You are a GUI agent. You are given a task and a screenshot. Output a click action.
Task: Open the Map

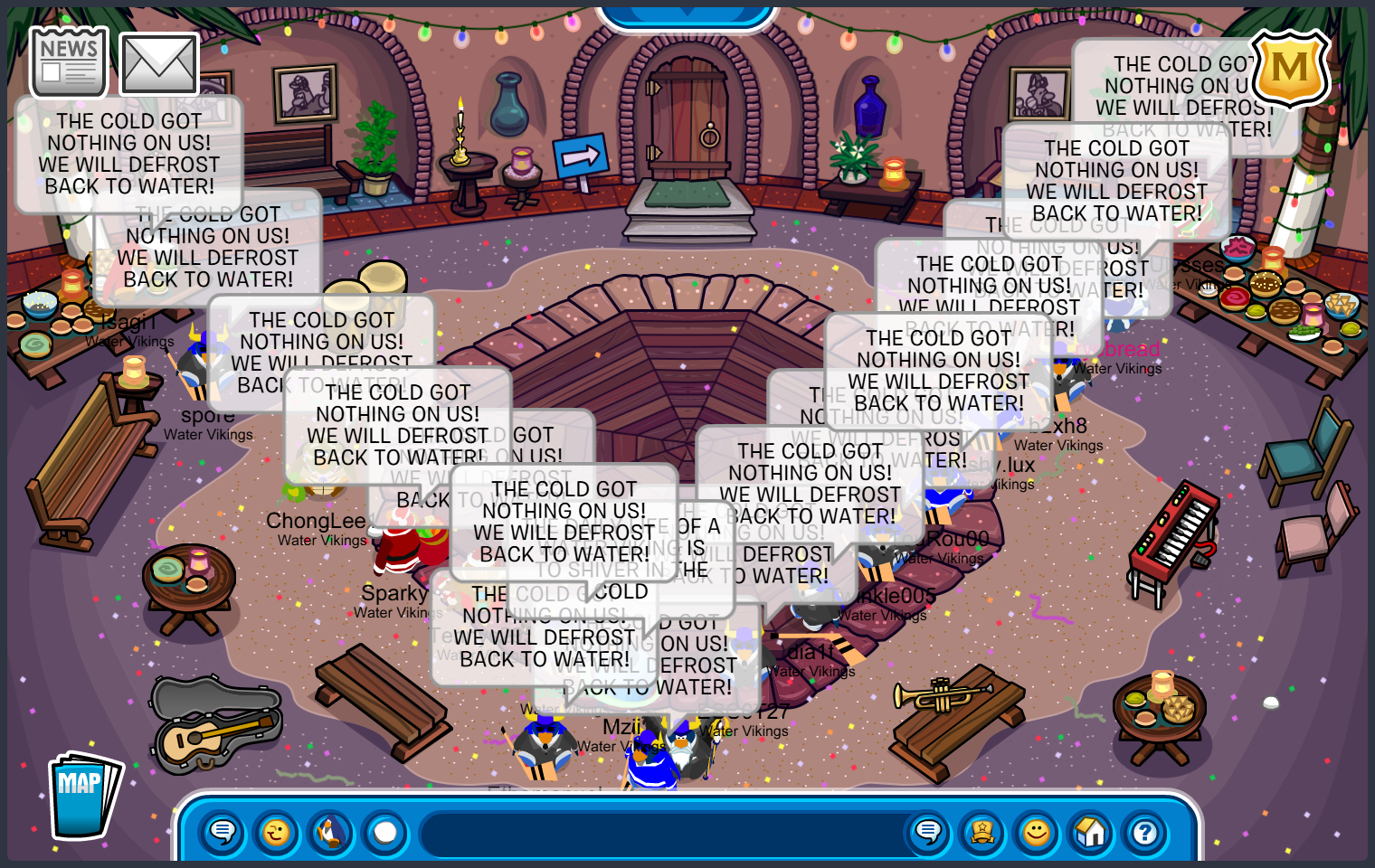[83, 796]
